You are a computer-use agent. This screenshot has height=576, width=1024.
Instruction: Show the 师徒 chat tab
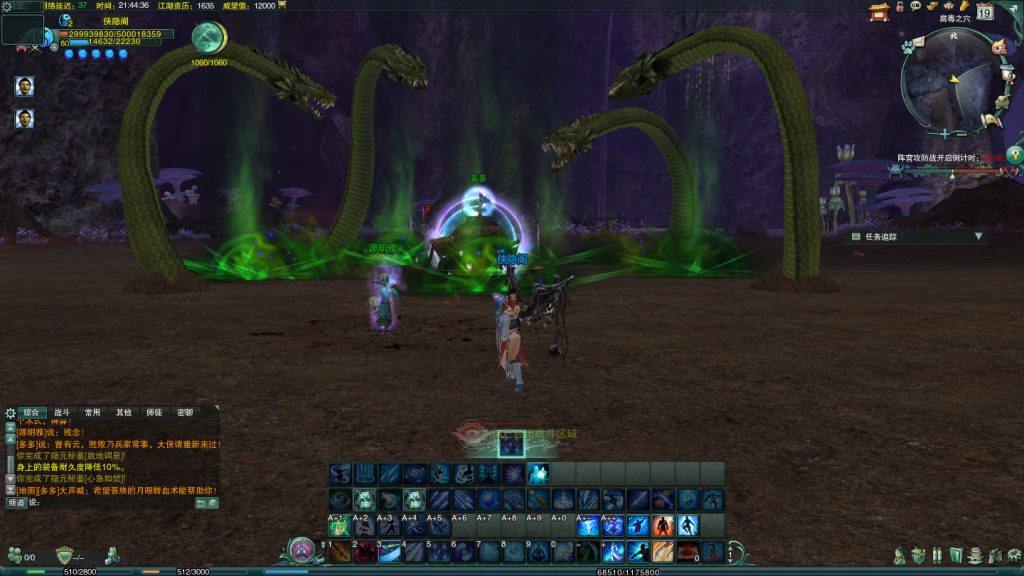click(x=154, y=412)
